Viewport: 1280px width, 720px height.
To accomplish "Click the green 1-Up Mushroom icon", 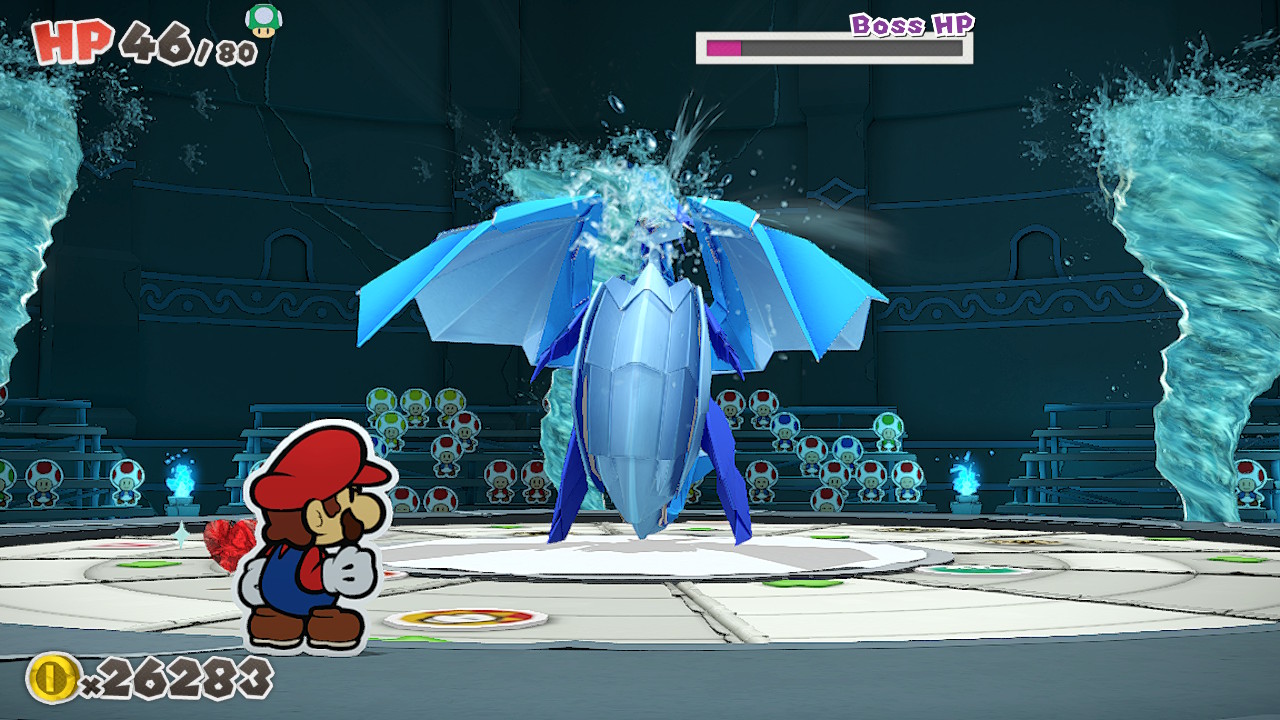I will (264, 20).
